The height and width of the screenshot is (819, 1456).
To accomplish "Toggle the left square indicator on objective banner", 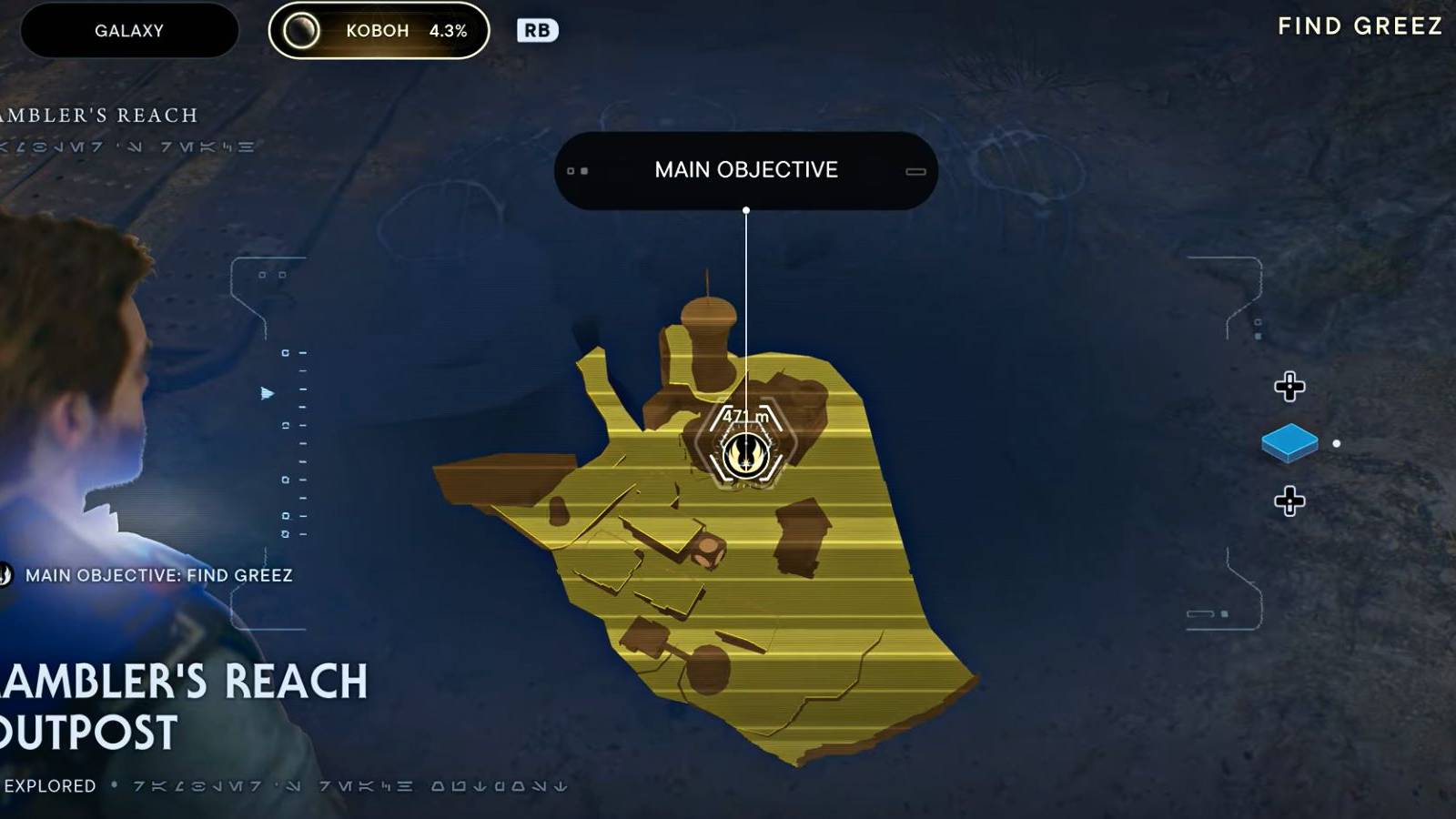I will [x=571, y=170].
